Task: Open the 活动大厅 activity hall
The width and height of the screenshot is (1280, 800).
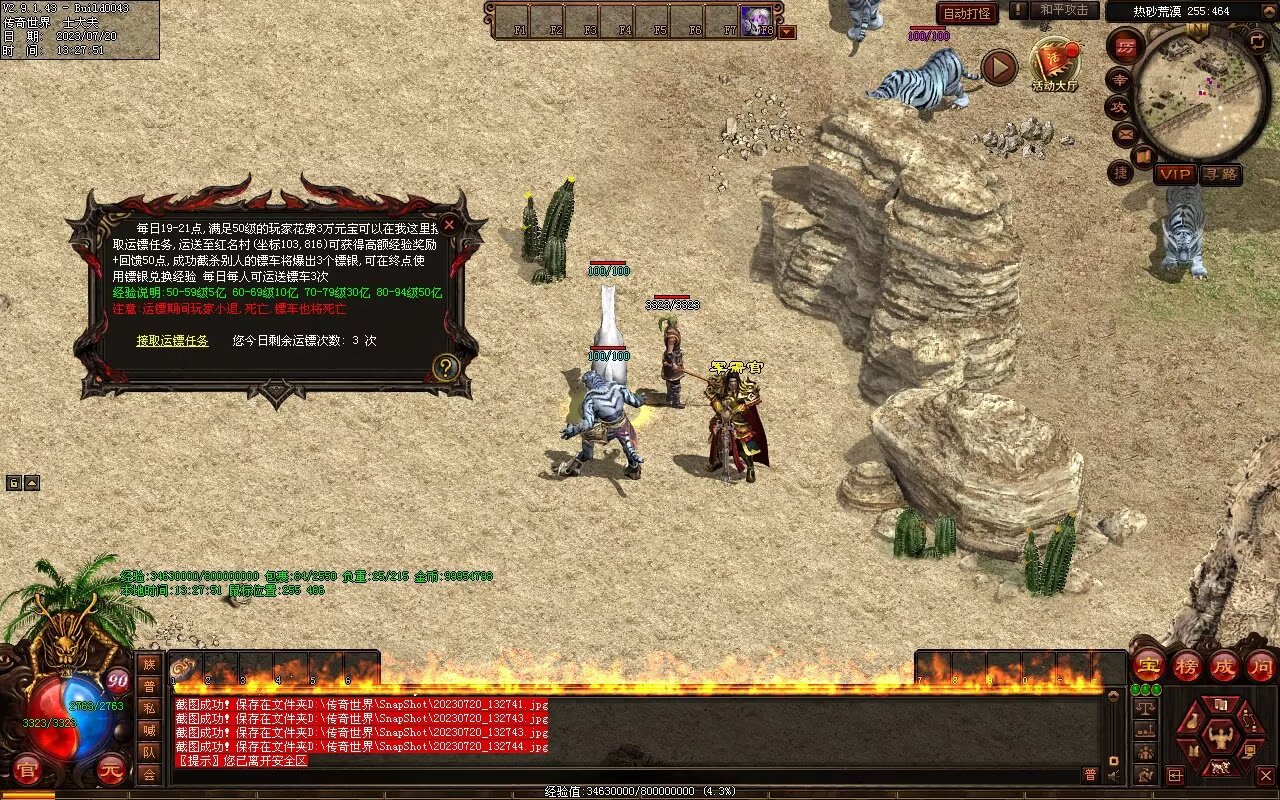Action: coord(1055,65)
